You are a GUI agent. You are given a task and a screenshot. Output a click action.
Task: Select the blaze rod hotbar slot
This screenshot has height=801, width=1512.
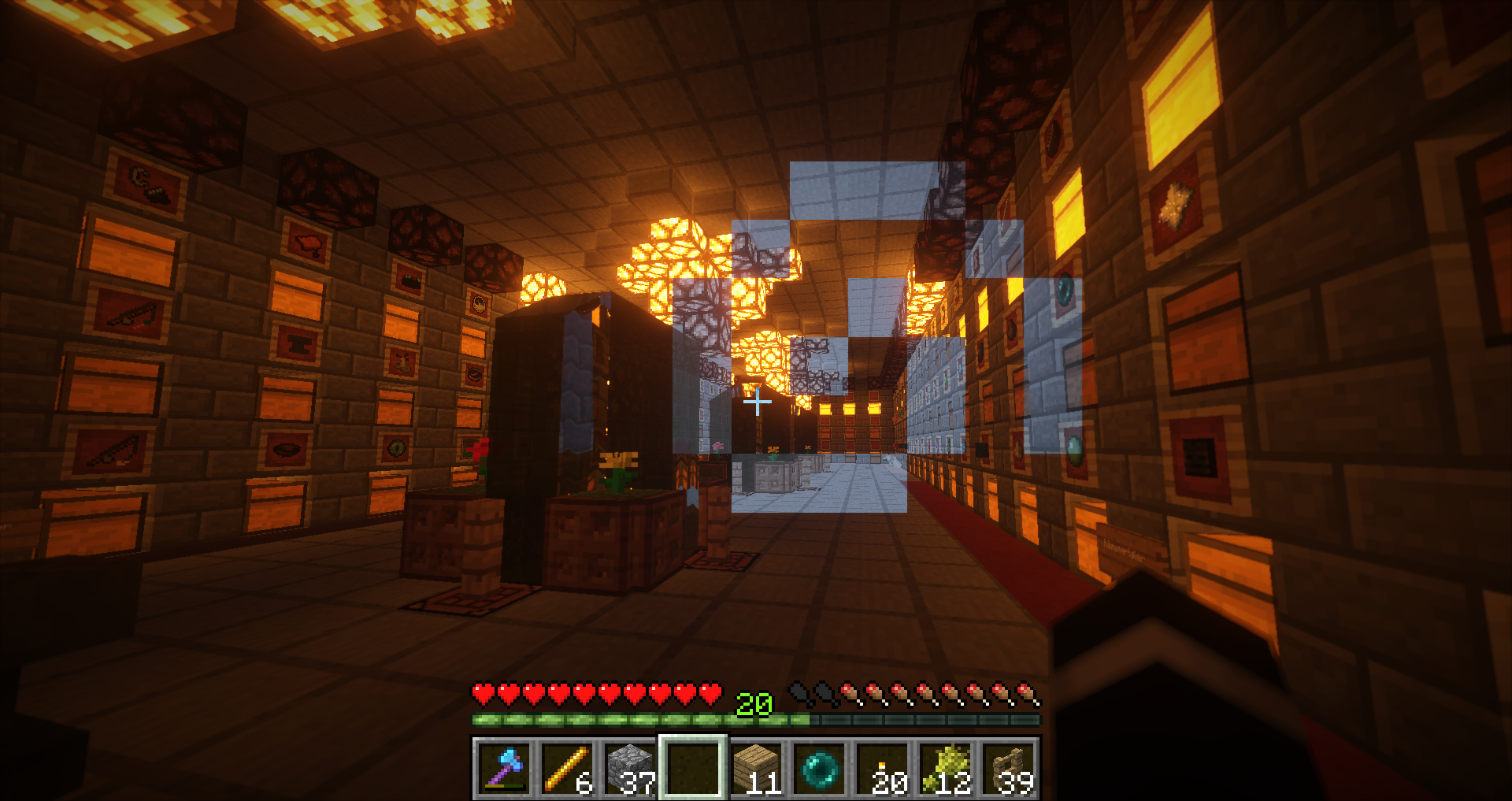click(x=567, y=768)
